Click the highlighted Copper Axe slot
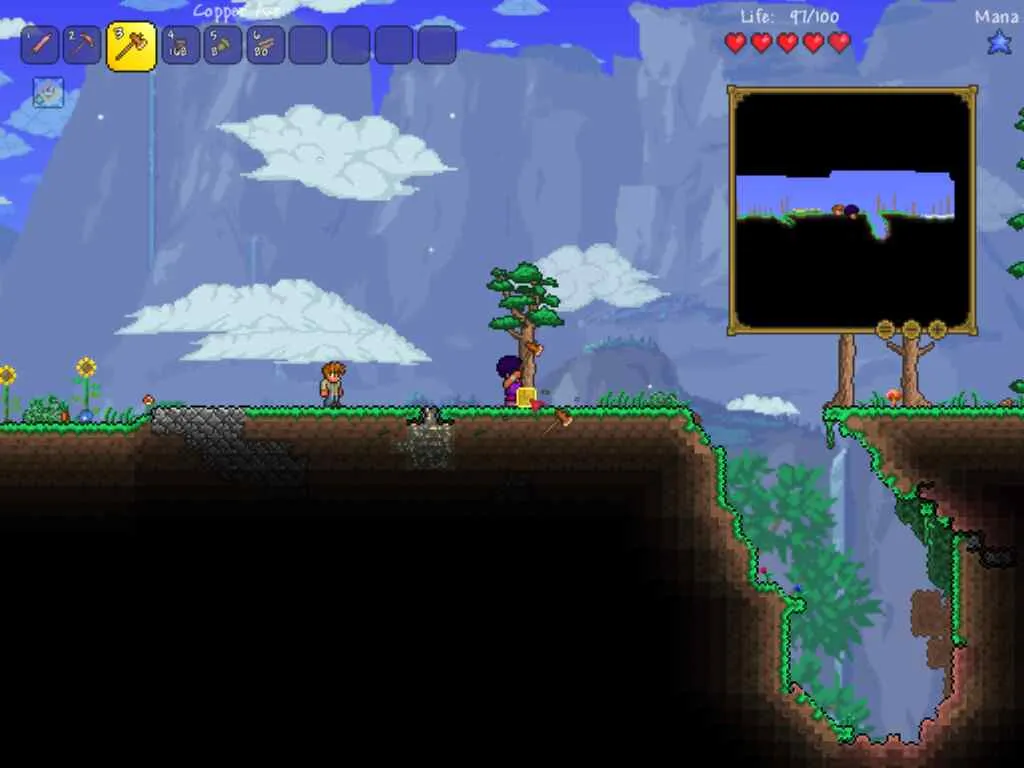Viewport: 1024px width, 768px height. point(131,46)
